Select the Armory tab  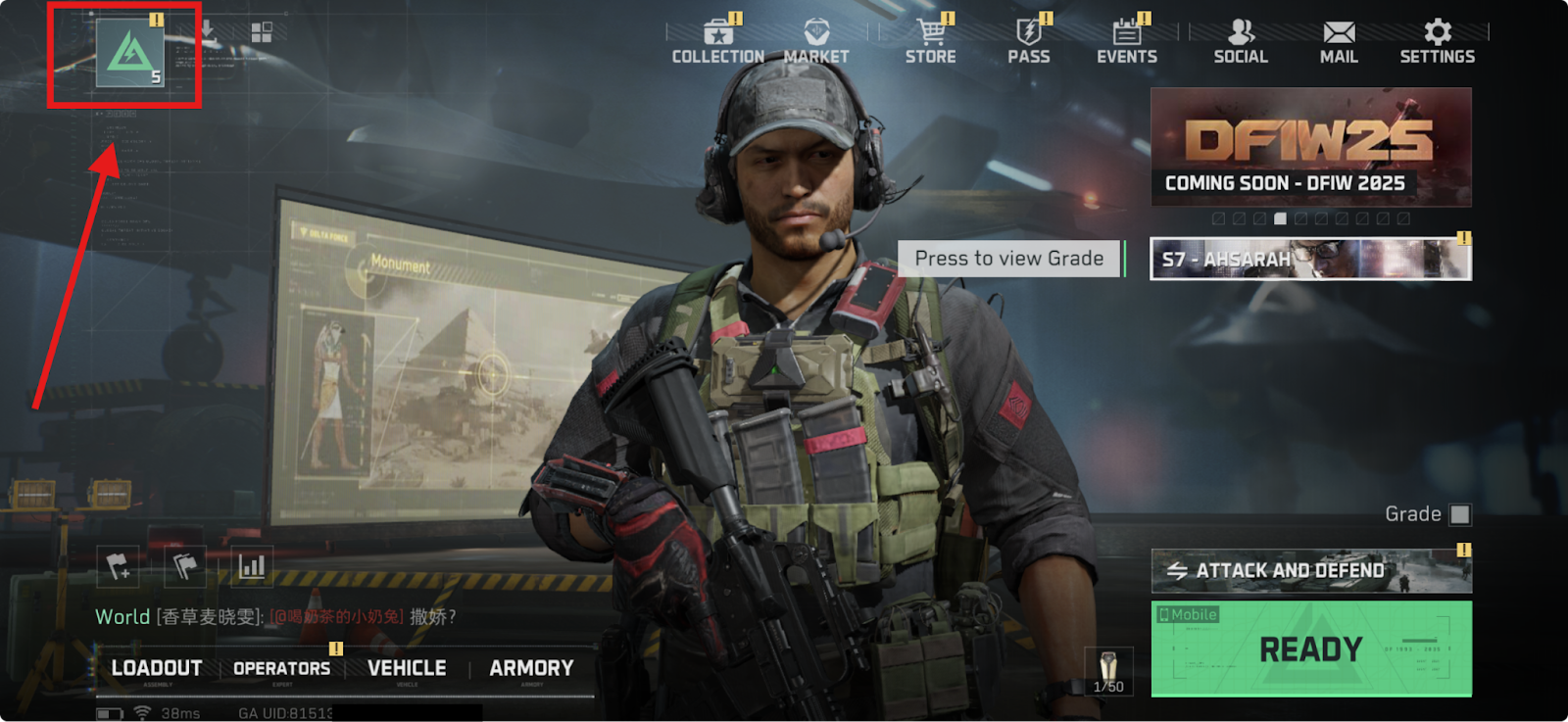(531, 668)
